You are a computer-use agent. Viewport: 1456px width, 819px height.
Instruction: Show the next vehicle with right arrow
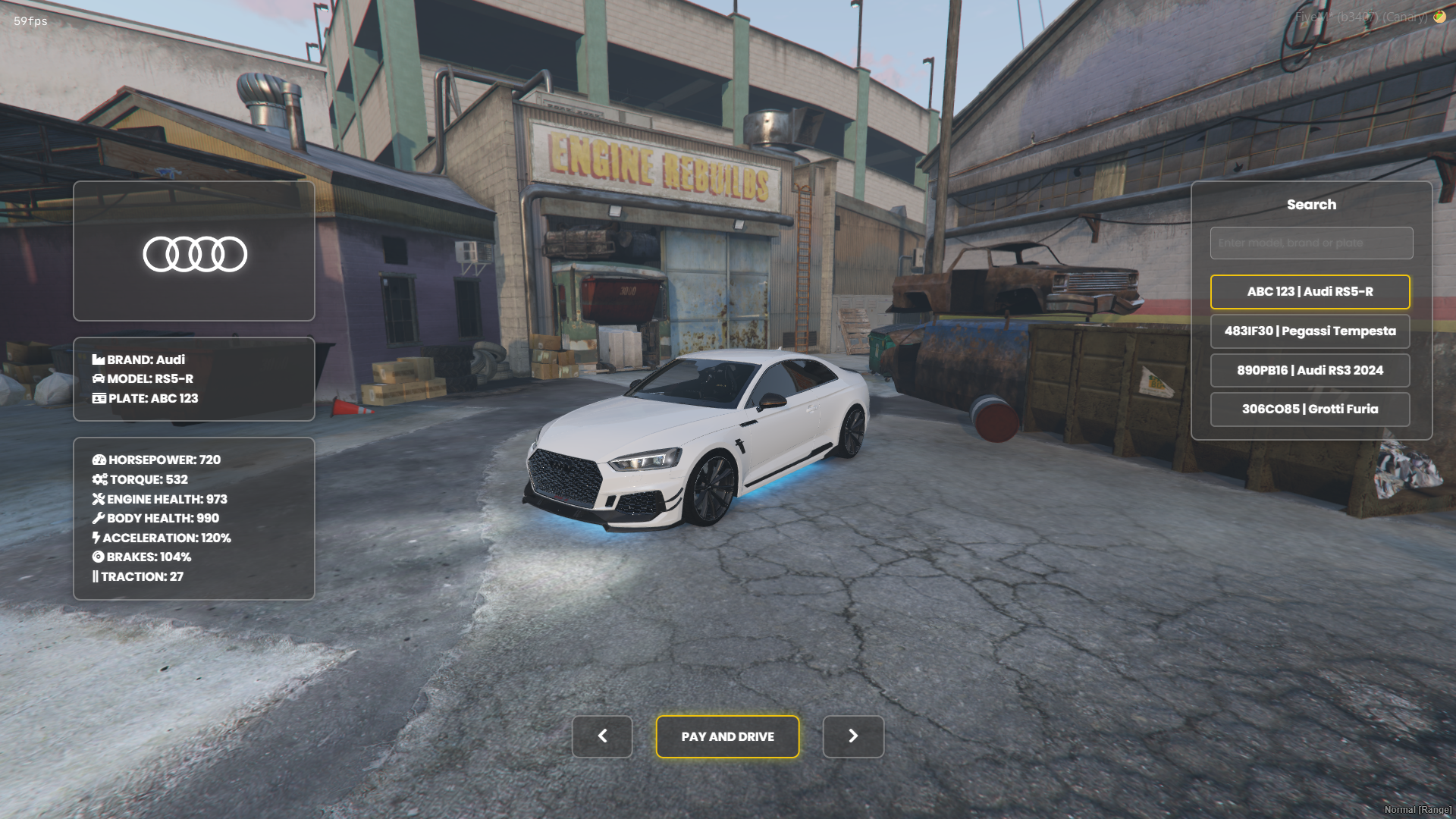(853, 736)
